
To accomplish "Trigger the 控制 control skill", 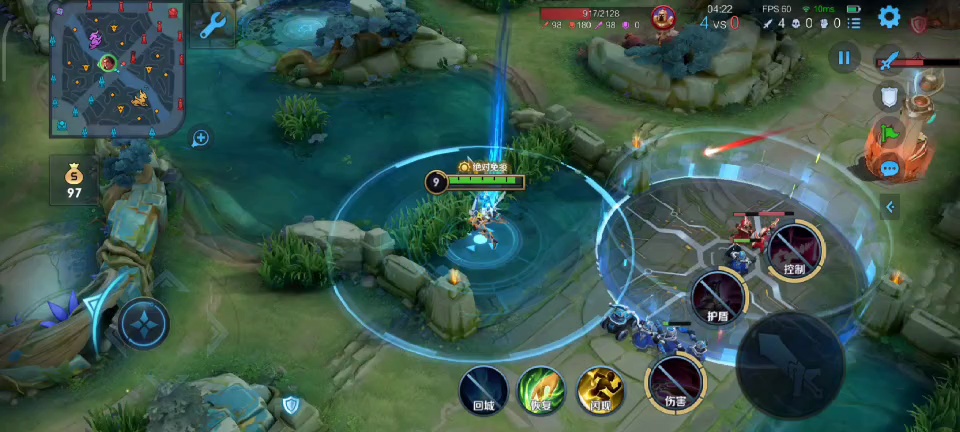I will tap(794, 250).
